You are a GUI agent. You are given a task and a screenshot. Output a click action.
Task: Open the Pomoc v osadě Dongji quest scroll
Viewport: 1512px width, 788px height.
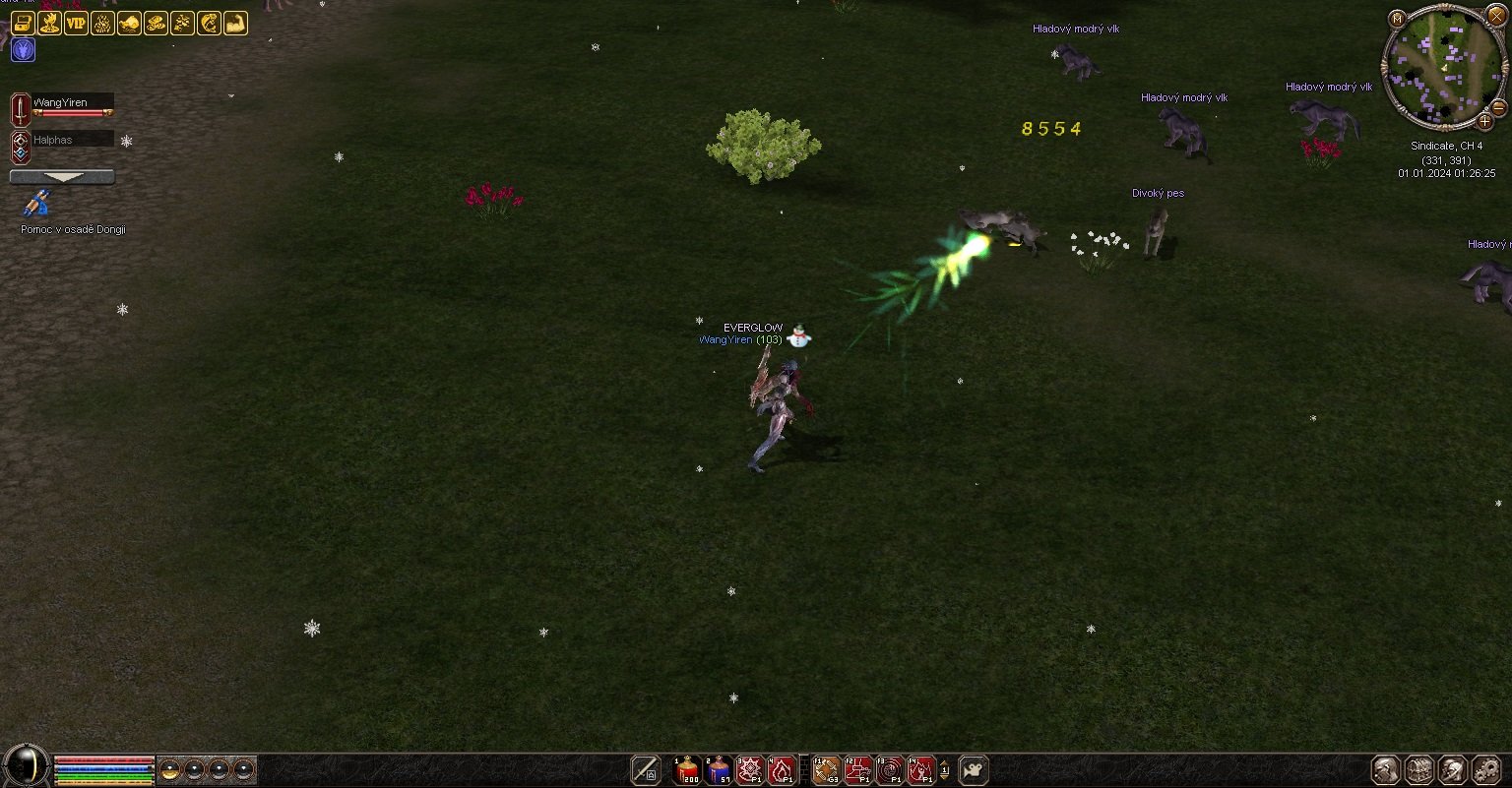[37, 205]
